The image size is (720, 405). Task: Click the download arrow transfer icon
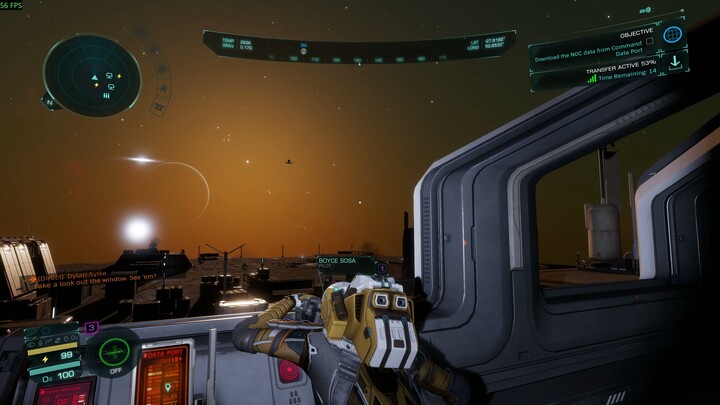pyautogui.click(x=674, y=63)
